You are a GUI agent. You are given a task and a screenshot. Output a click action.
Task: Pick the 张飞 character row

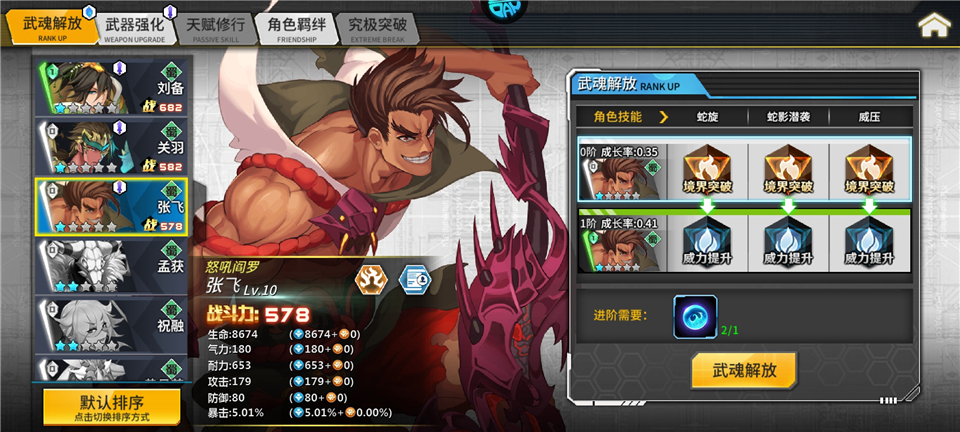pyautogui.click(x=112, y=206)
